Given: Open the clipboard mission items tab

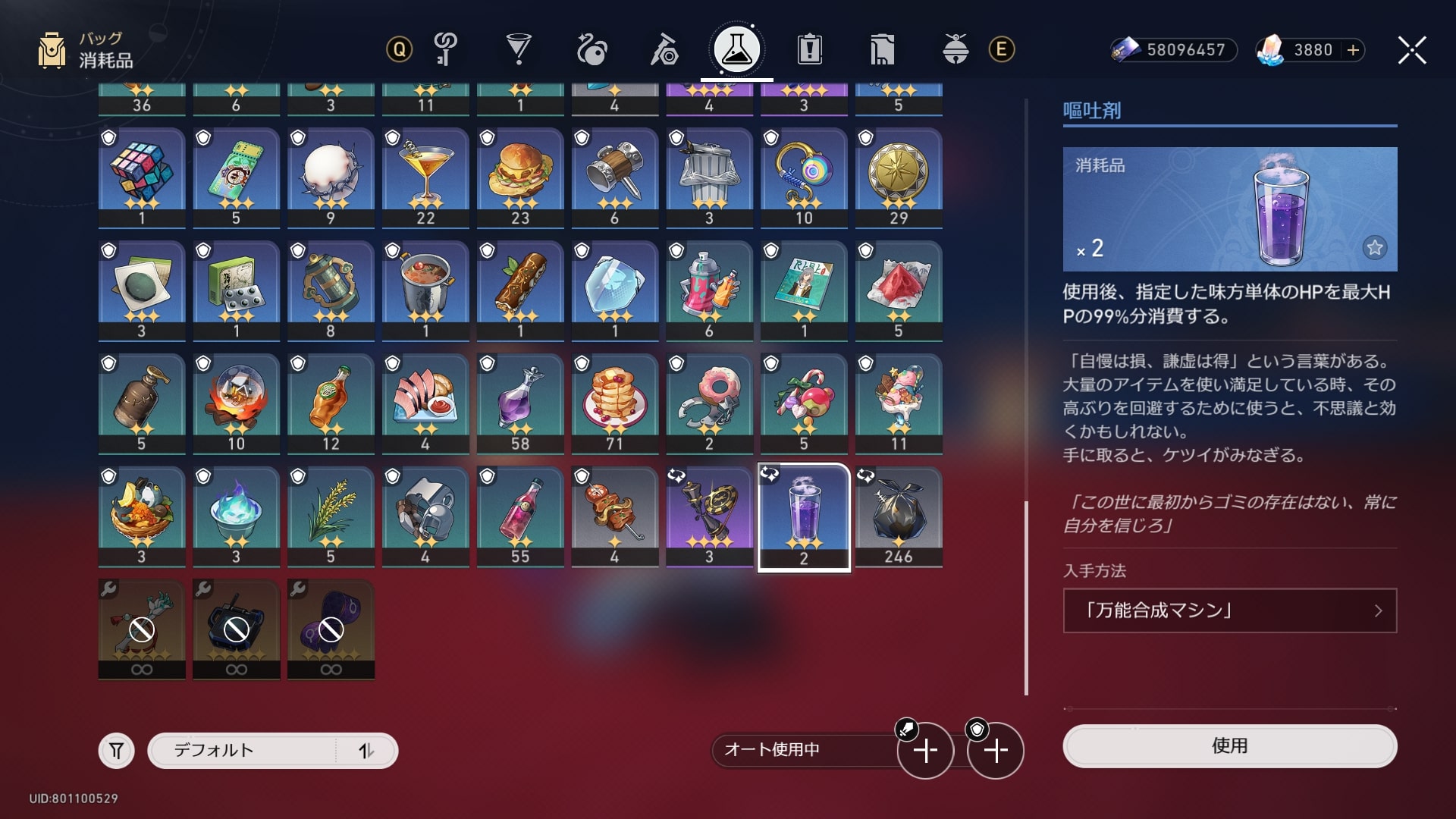Looking at the screenshot, I should pyautogui.click(x=810, y=50).
